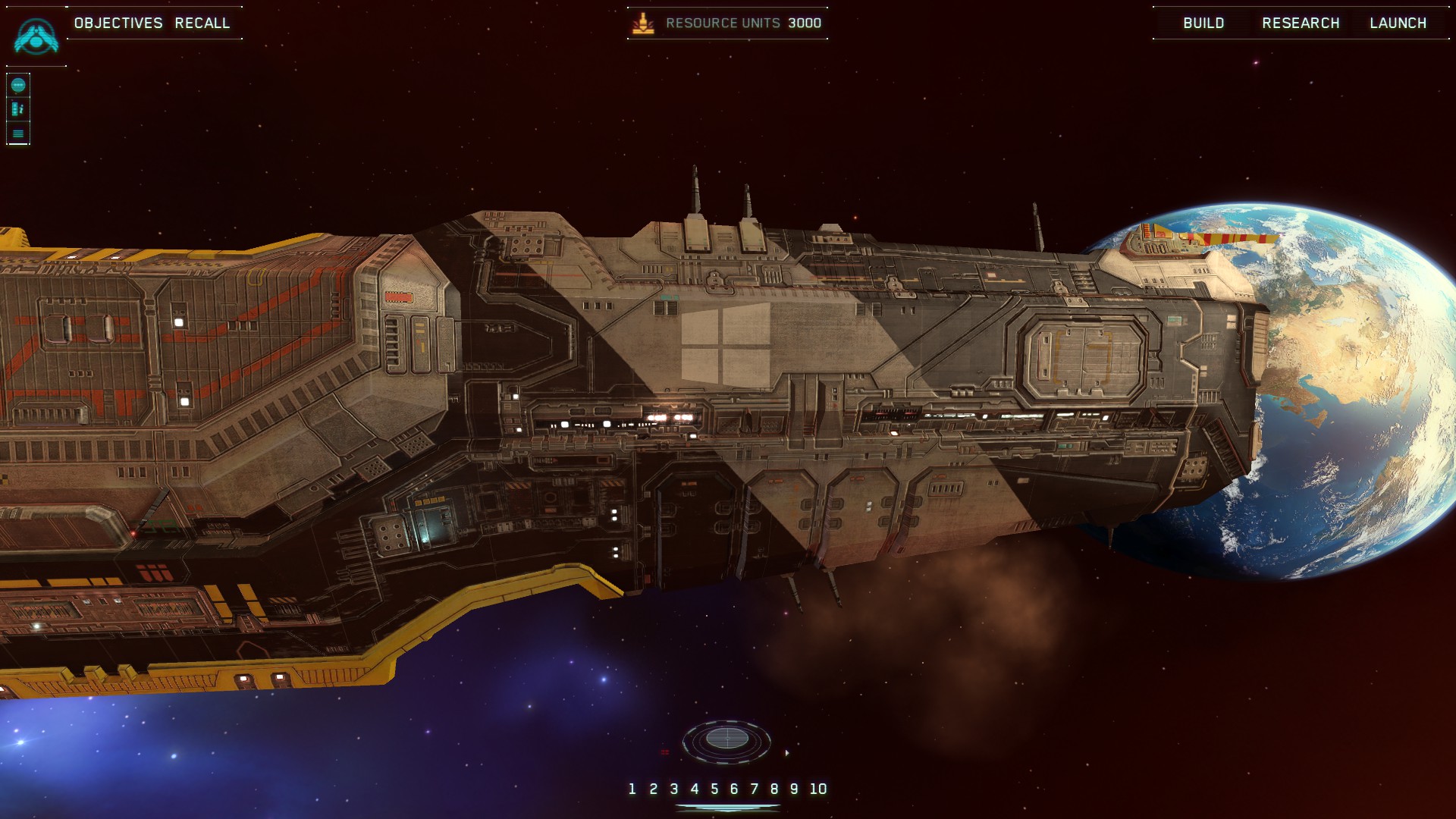
Task: Click the LAUNCH button
Action: coord(1398,23)
